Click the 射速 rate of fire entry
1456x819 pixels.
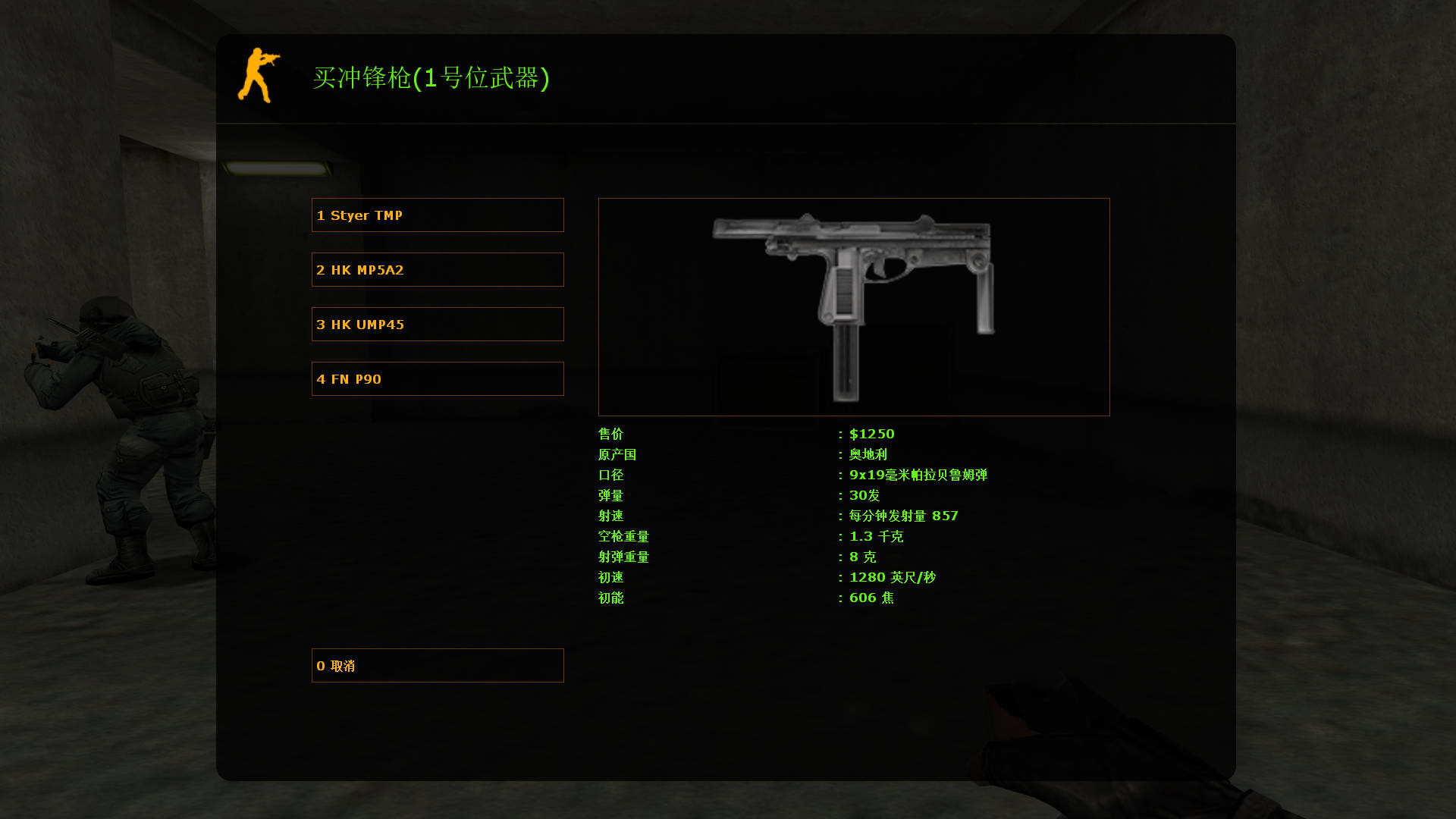tap(610, 516)
